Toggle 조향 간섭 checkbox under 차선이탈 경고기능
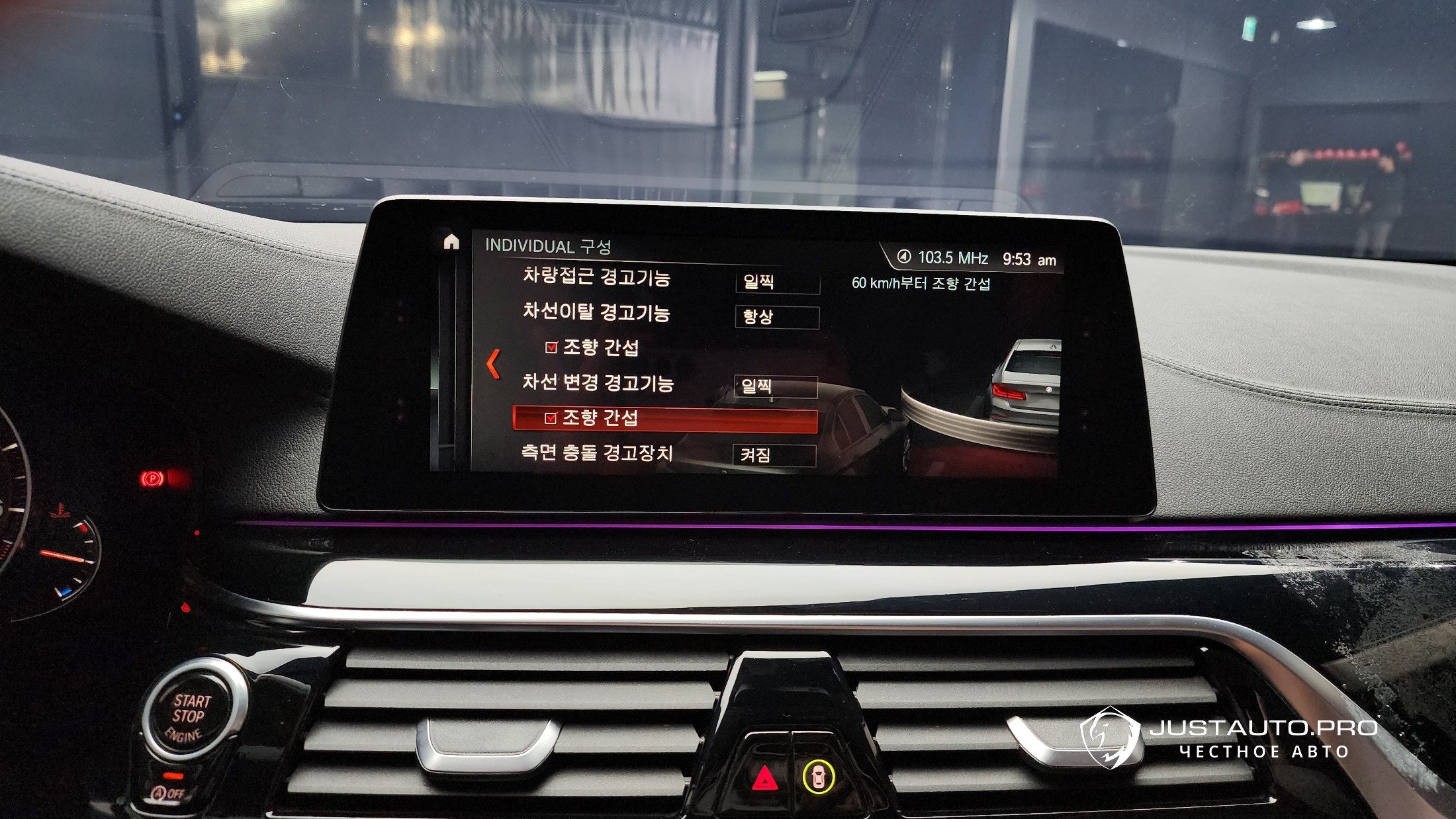Image resolution: width=1456 pixels, height=819 pixels. point(551,347)
